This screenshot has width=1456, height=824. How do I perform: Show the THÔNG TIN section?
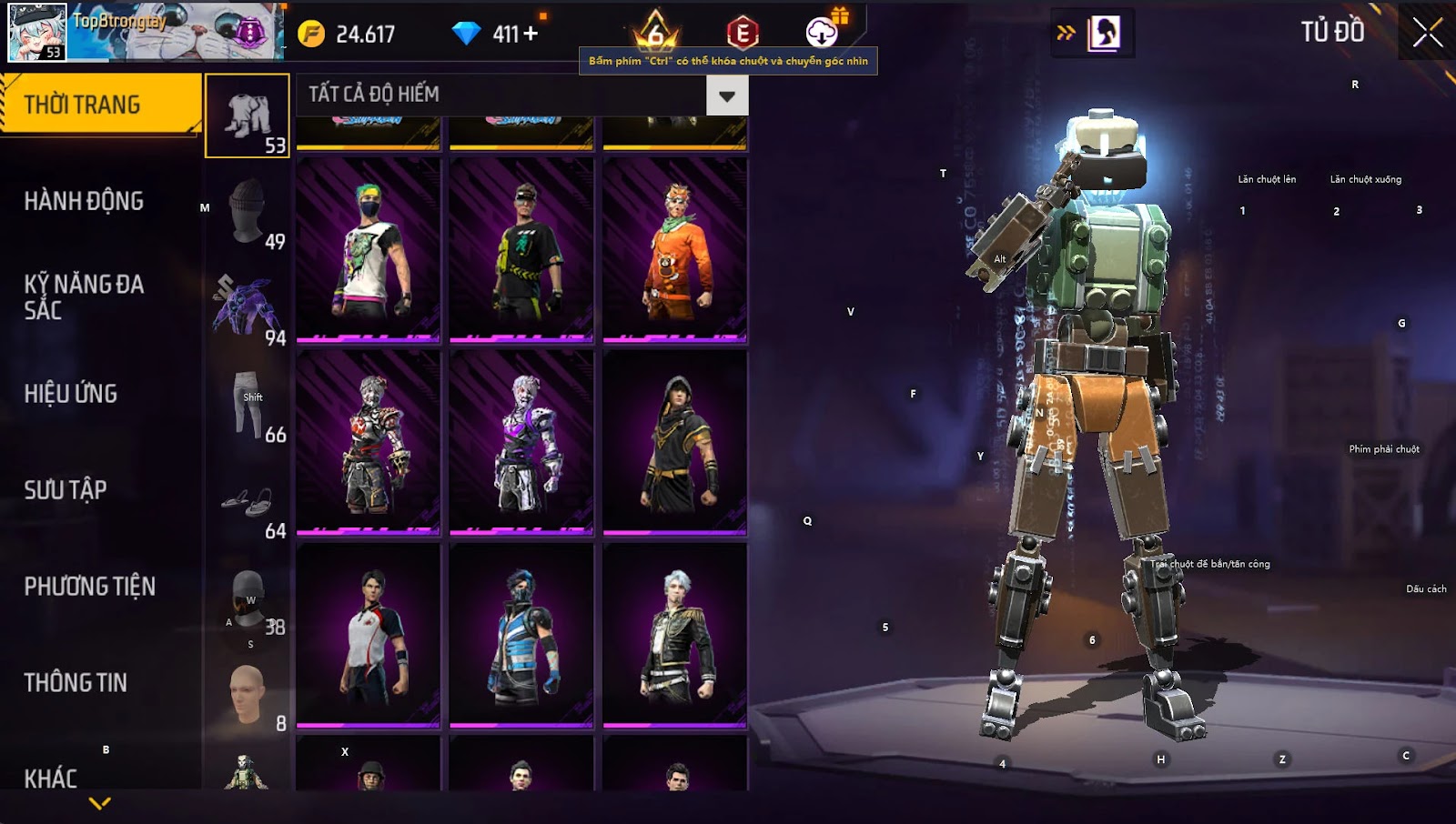[x=76, y=683]
